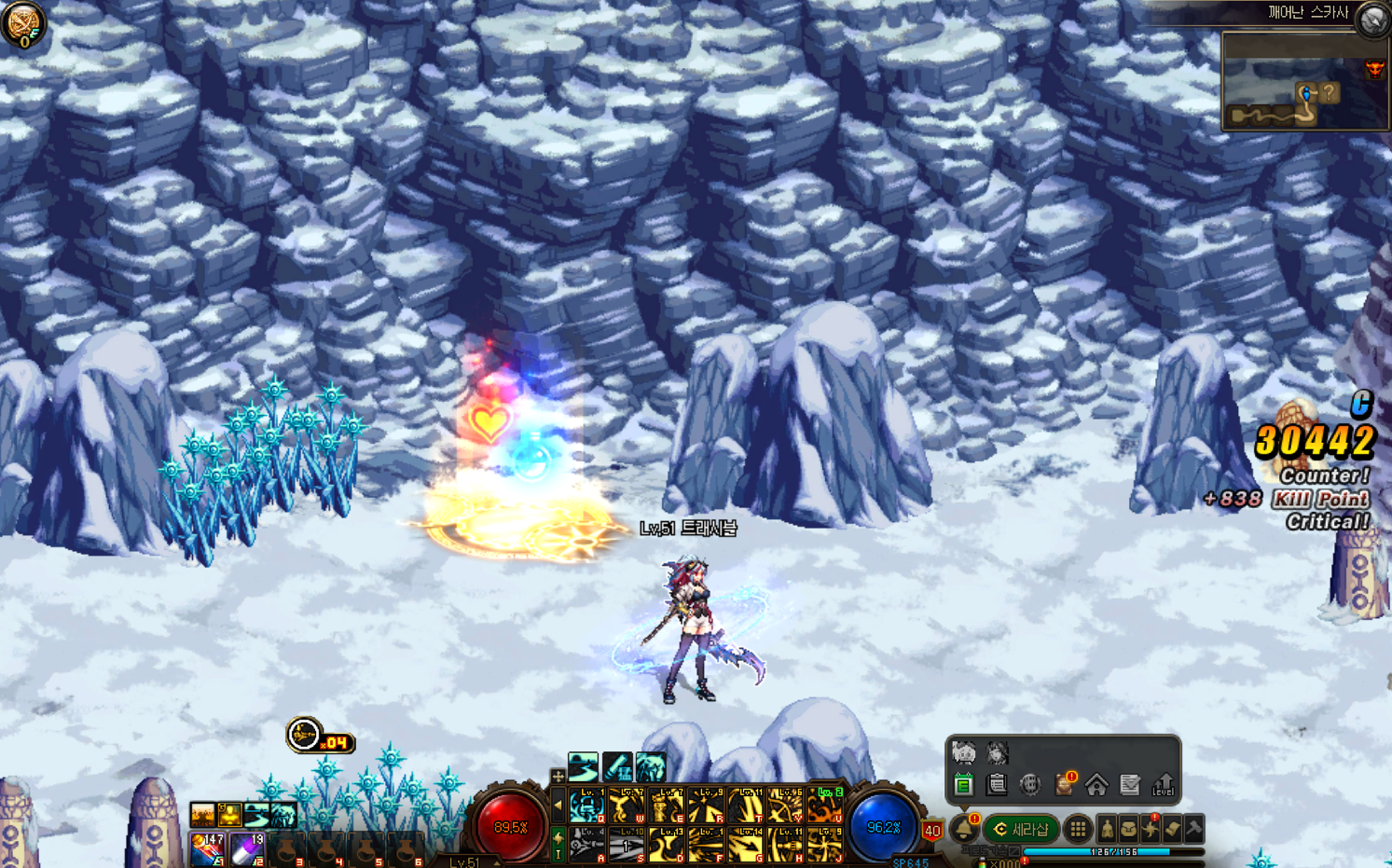Open the character info silhouette button
Image resolution: width=1392 pixels, height=868 pixels.
(x=1107, y=829)
